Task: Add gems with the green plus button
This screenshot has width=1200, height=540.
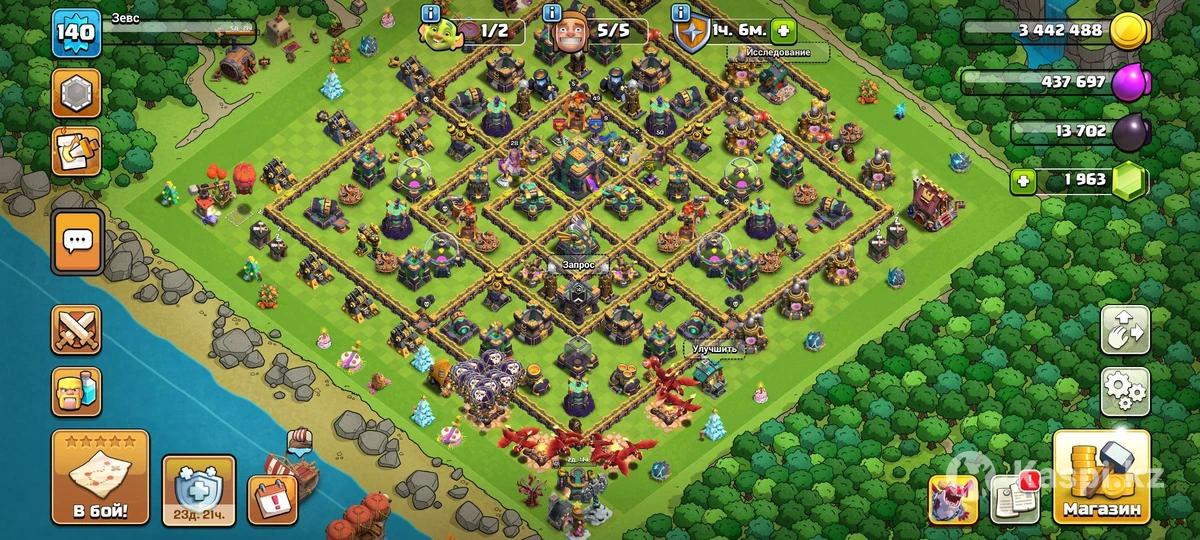Action: (x=1023, y=182)
